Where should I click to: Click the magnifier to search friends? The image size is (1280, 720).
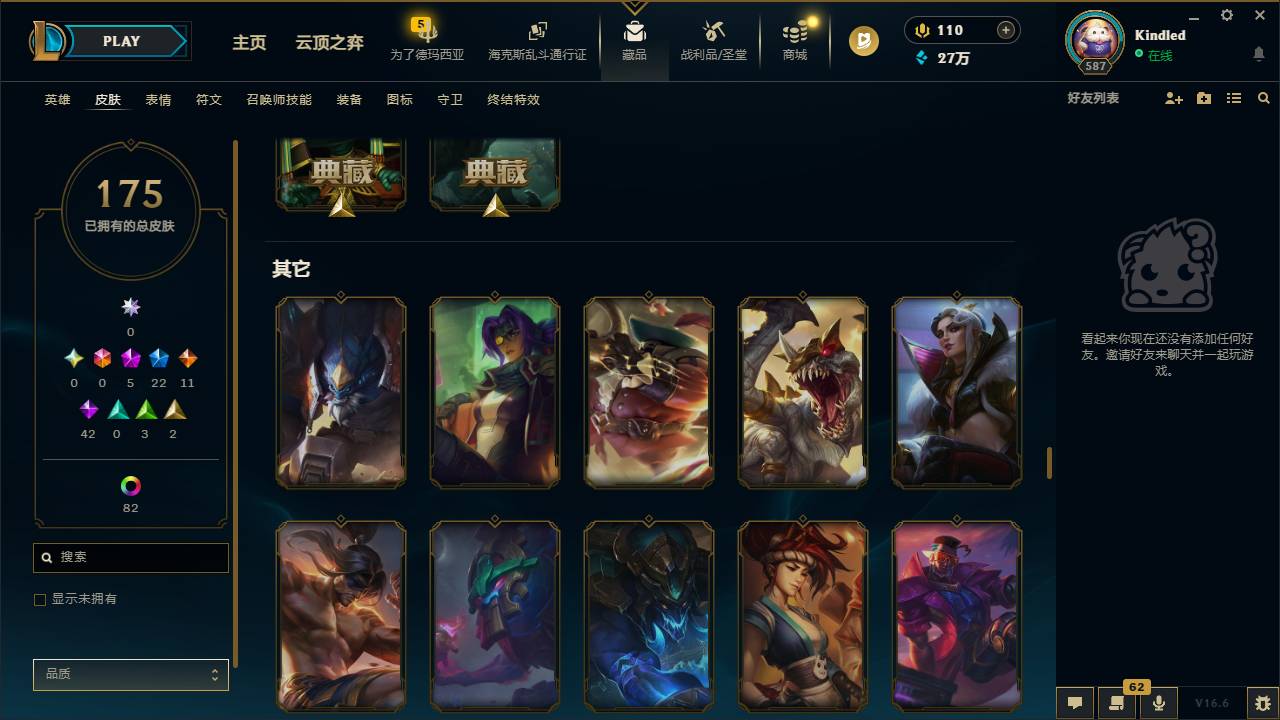(x=1264, y=98)
